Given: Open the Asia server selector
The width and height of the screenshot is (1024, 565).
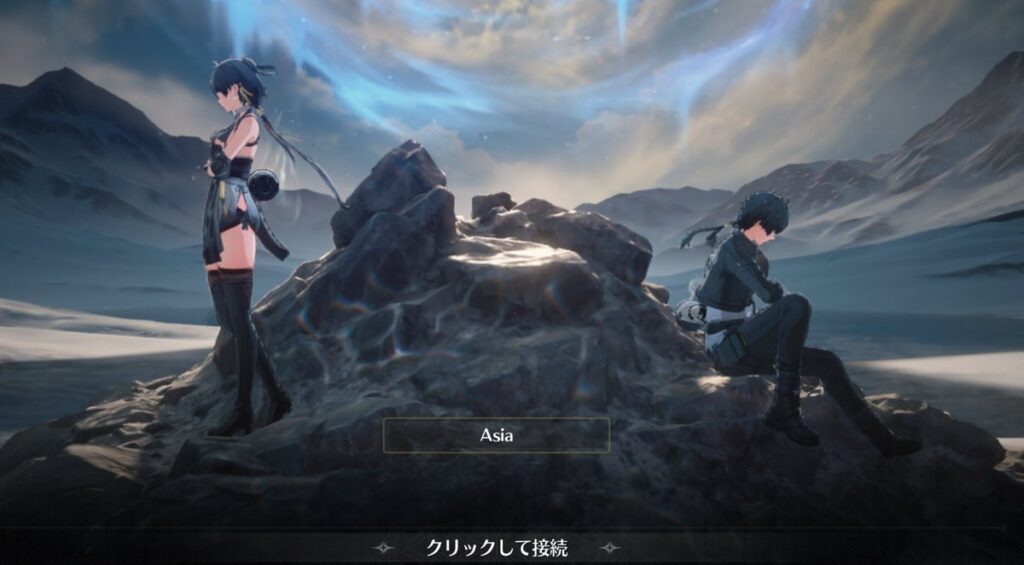Looking at the screenshot, I should point(496,436).
